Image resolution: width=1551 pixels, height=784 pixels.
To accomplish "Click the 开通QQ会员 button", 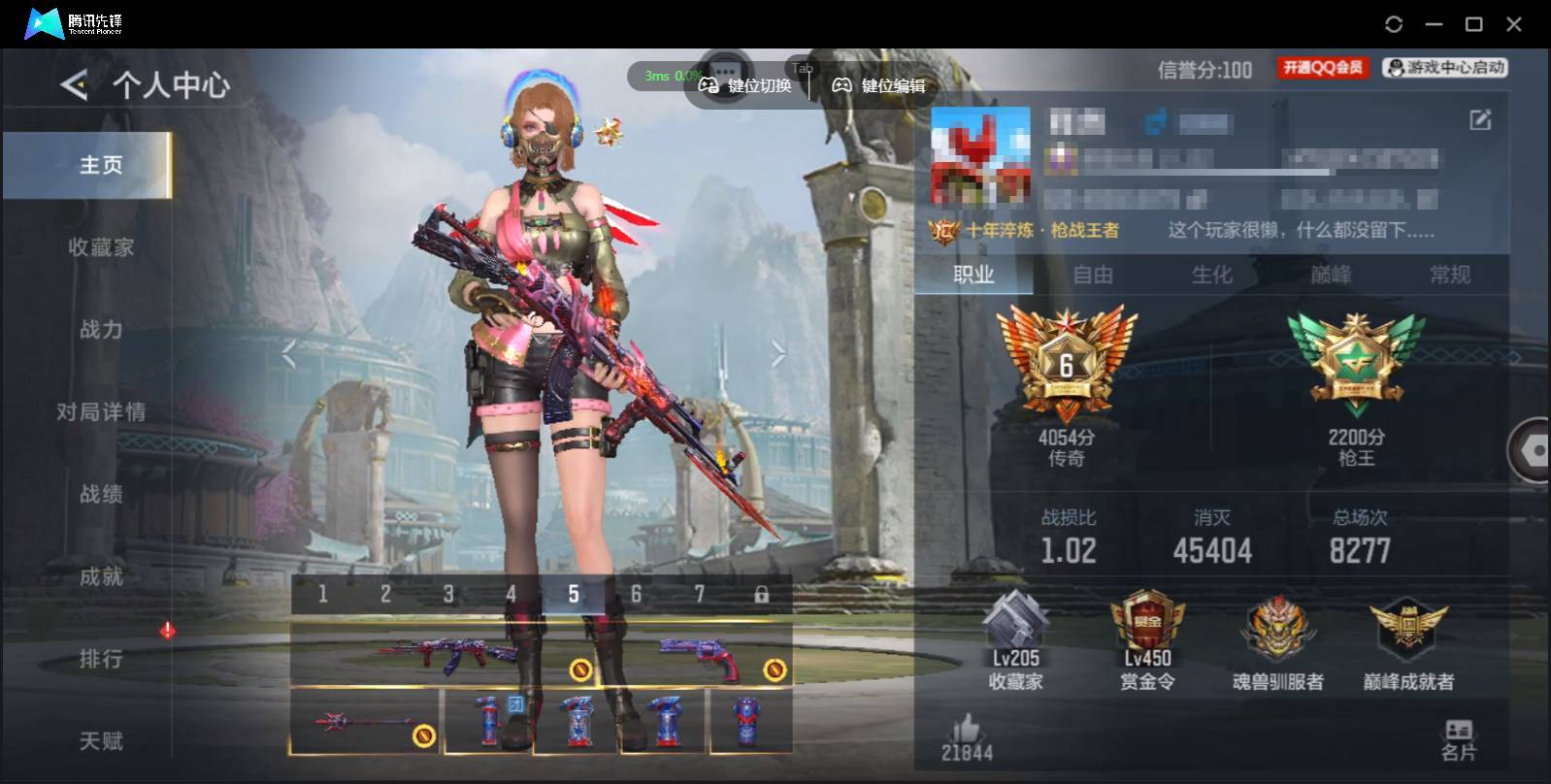I will click(x=1321, y=67).
